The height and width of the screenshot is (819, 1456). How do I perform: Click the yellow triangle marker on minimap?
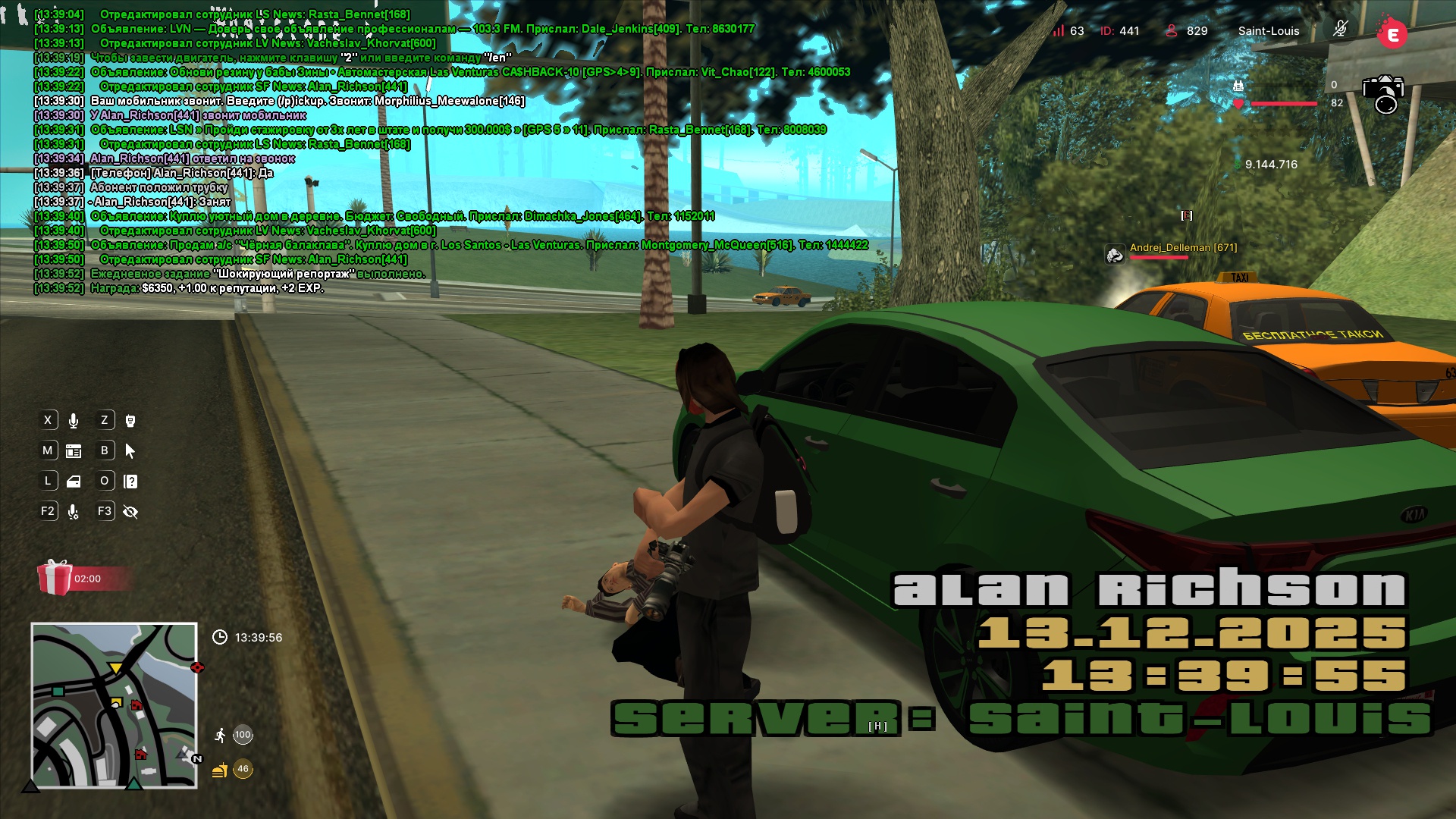[x=115, y=668]
